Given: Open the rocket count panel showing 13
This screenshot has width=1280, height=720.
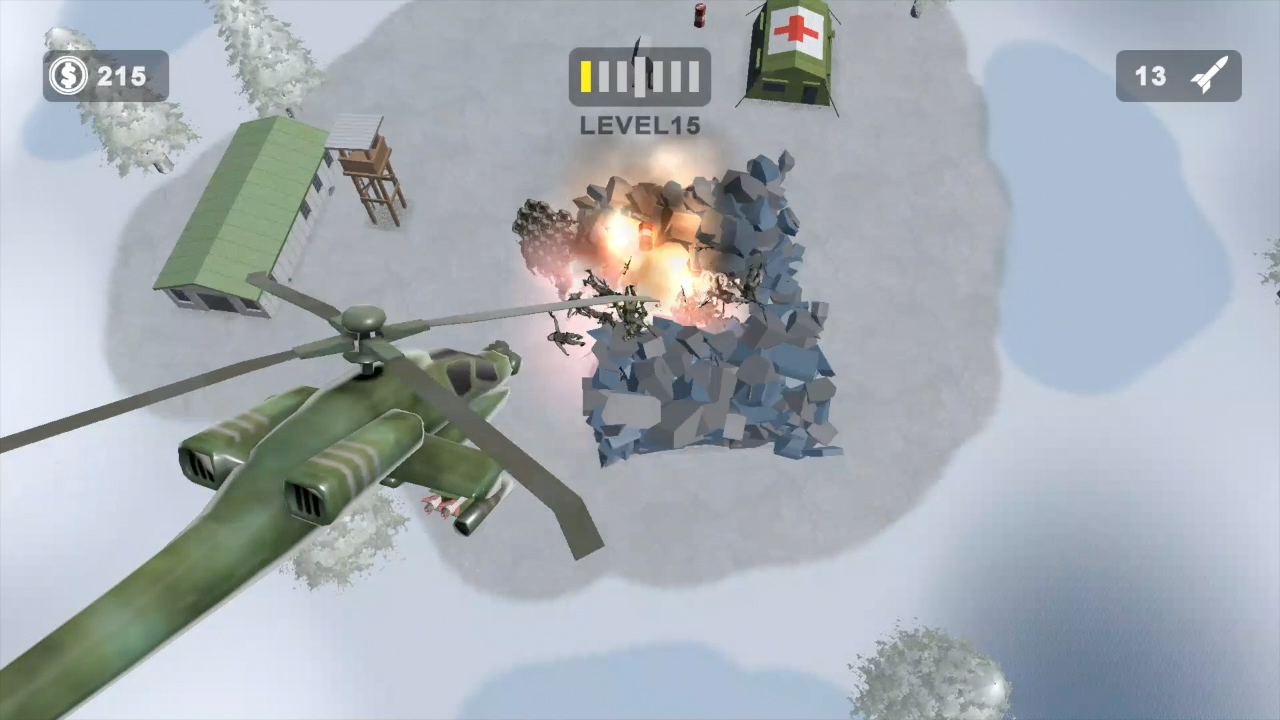Looking at the screenshot, I should [1178, 76].
